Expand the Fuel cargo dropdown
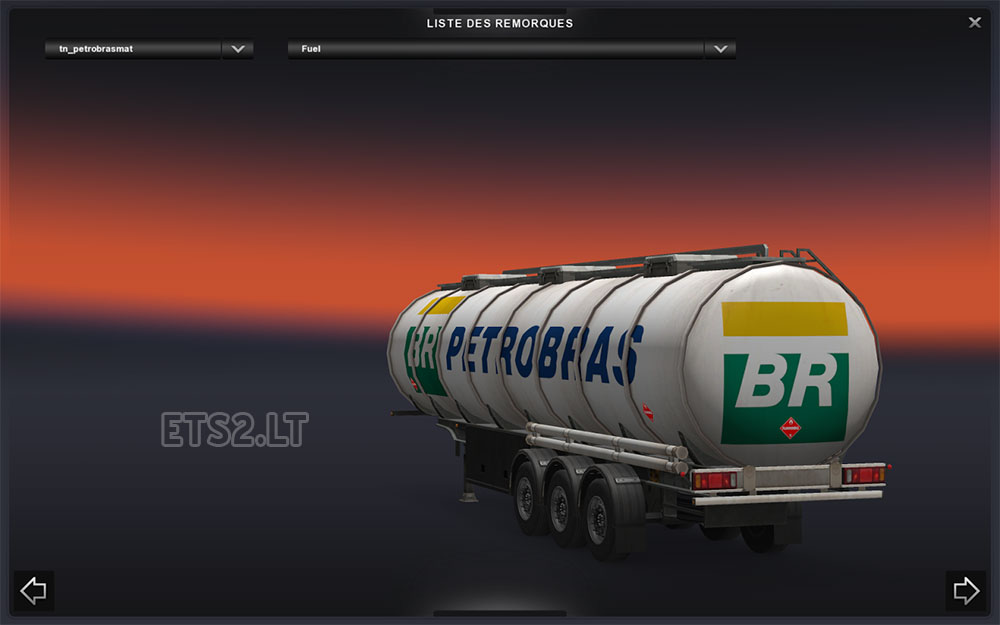Screen dimensions: 1000x625 [x=720, y=49]
